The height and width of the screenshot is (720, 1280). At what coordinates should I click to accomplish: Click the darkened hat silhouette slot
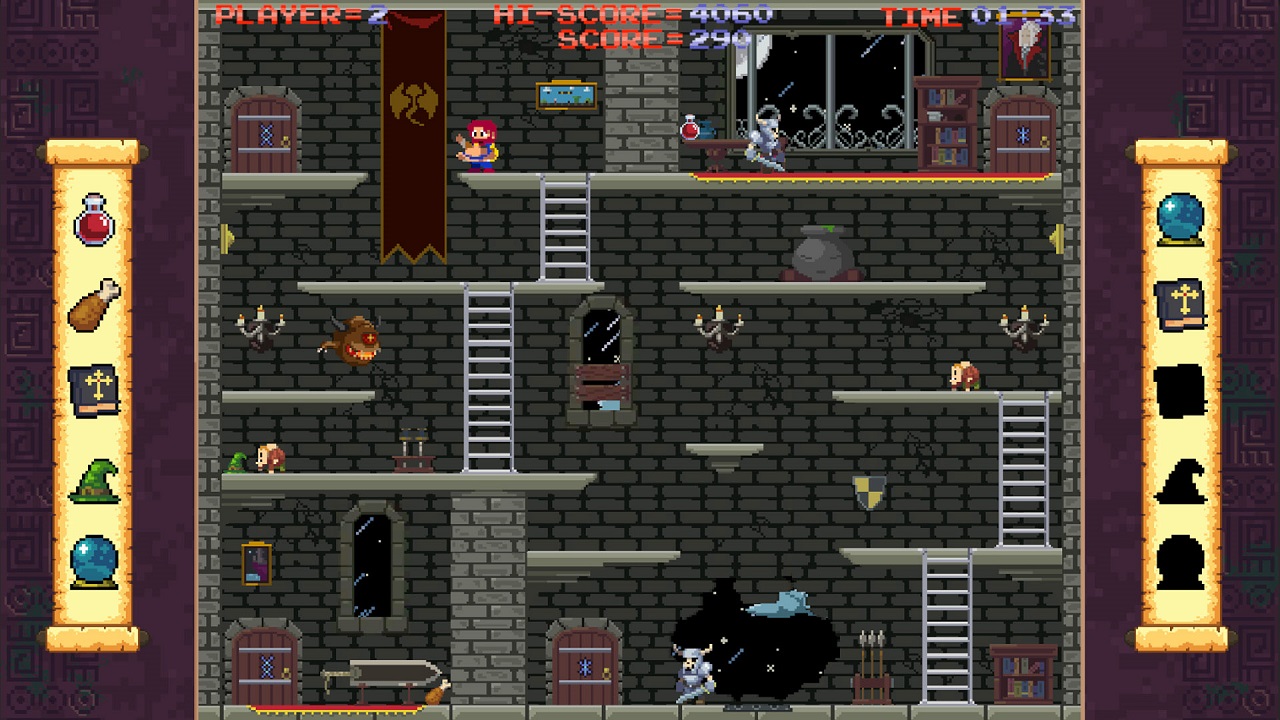[x=1181, y=480]
